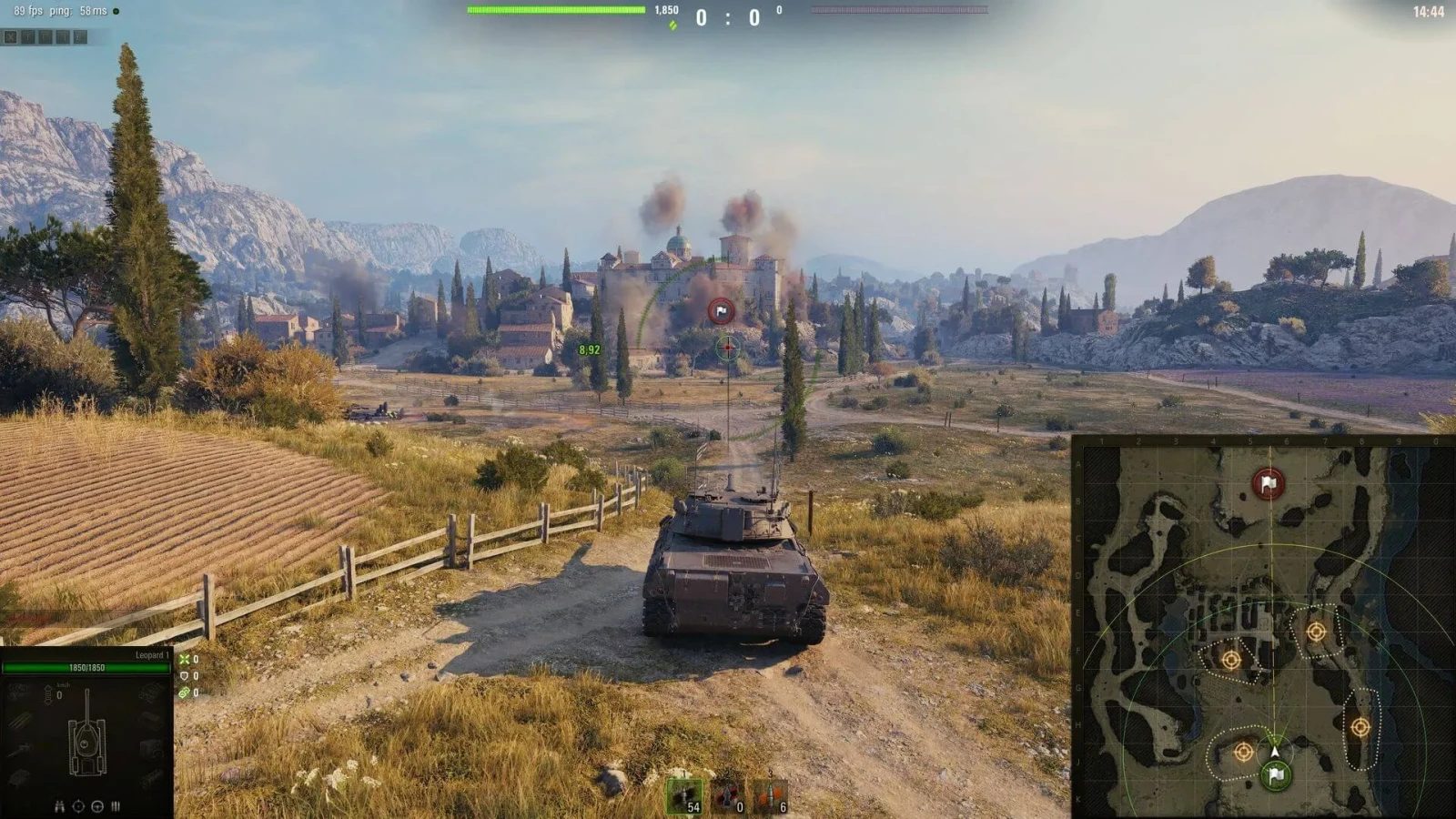Click the Leopard 1 name label in the panel
This screenshot has width=1456, height=819.
pyautogui.click(x=152, y=654)
